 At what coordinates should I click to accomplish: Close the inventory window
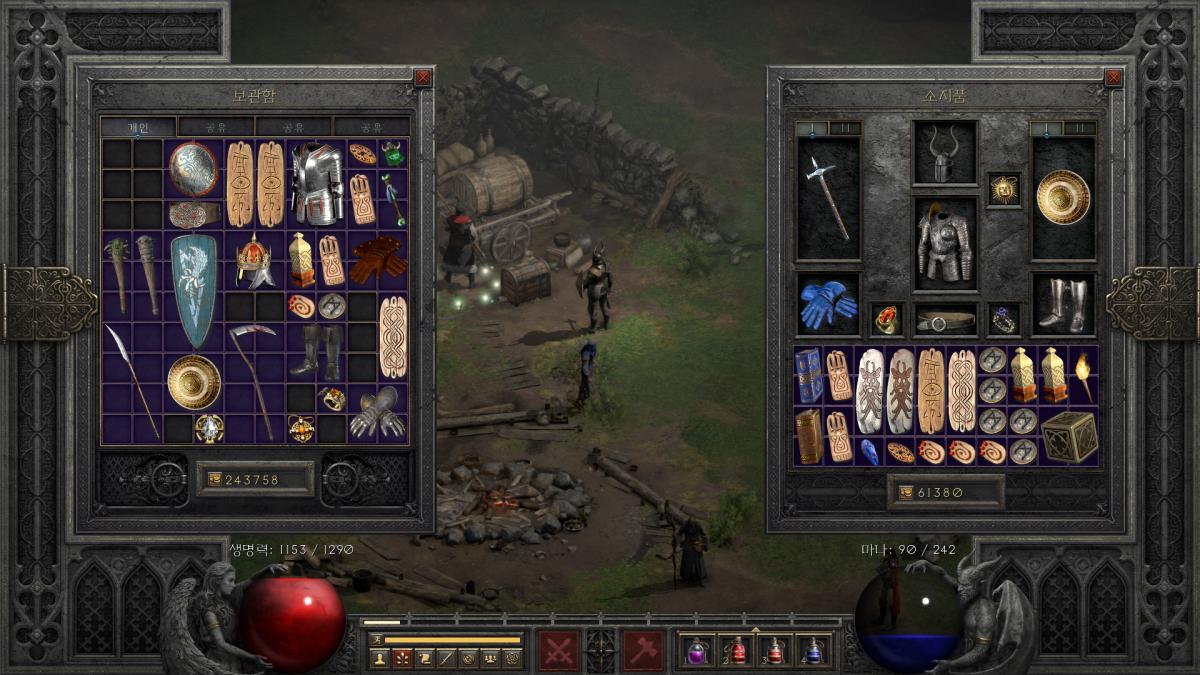1113,77
